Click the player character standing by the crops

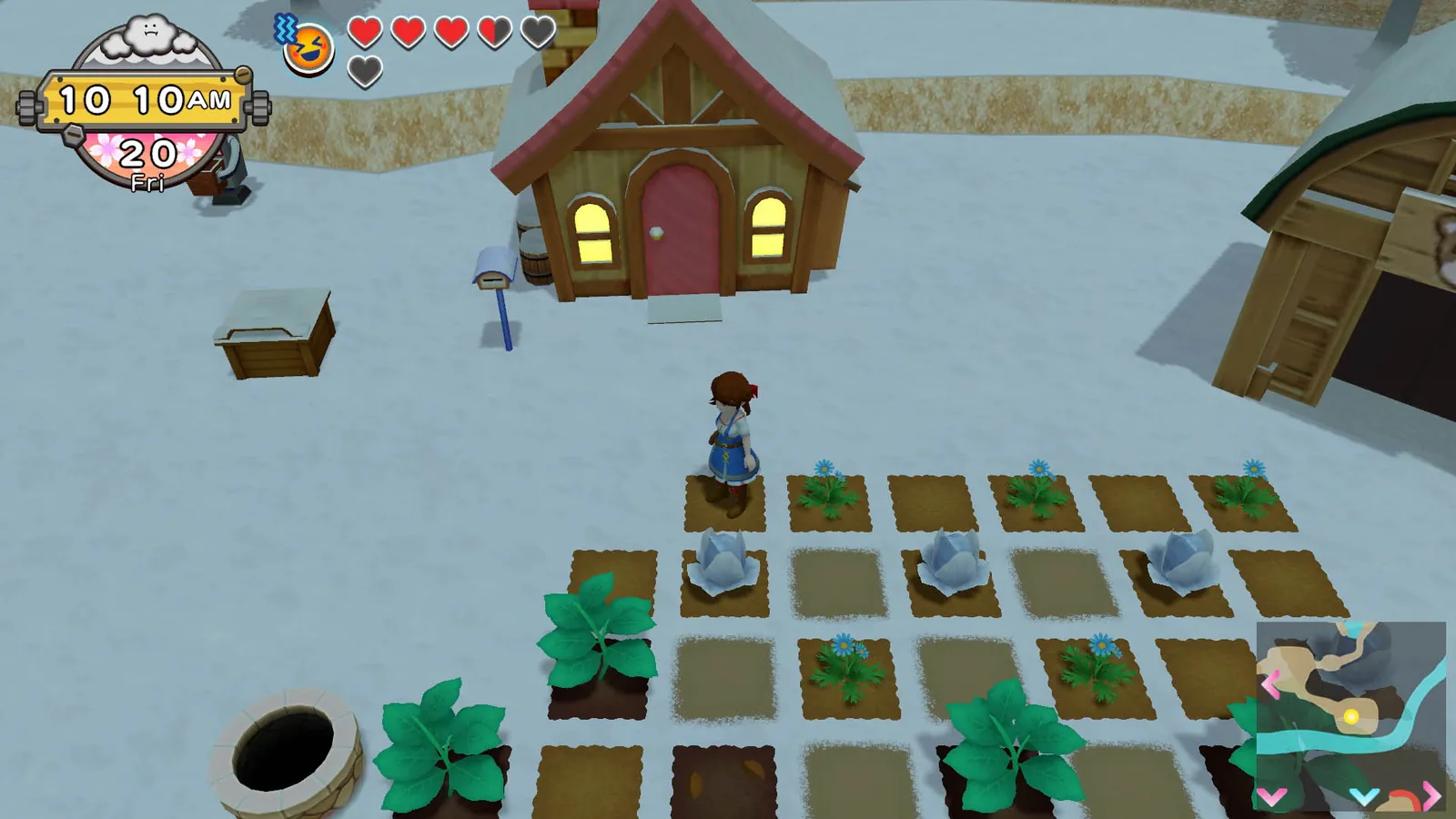[x=728, y=437]
